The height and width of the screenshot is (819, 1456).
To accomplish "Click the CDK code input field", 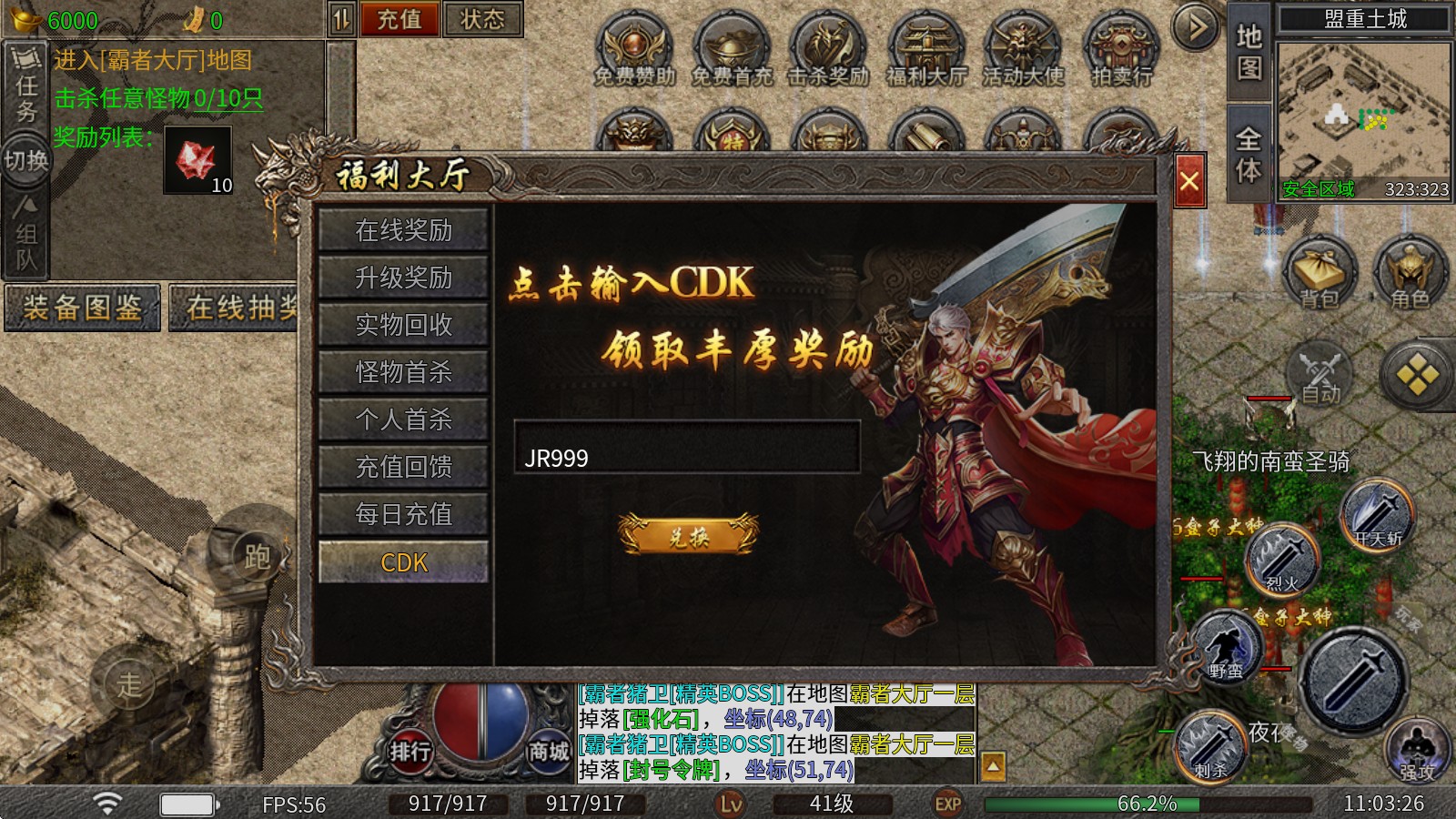I will pyautogui.click(x=687, y=447).
